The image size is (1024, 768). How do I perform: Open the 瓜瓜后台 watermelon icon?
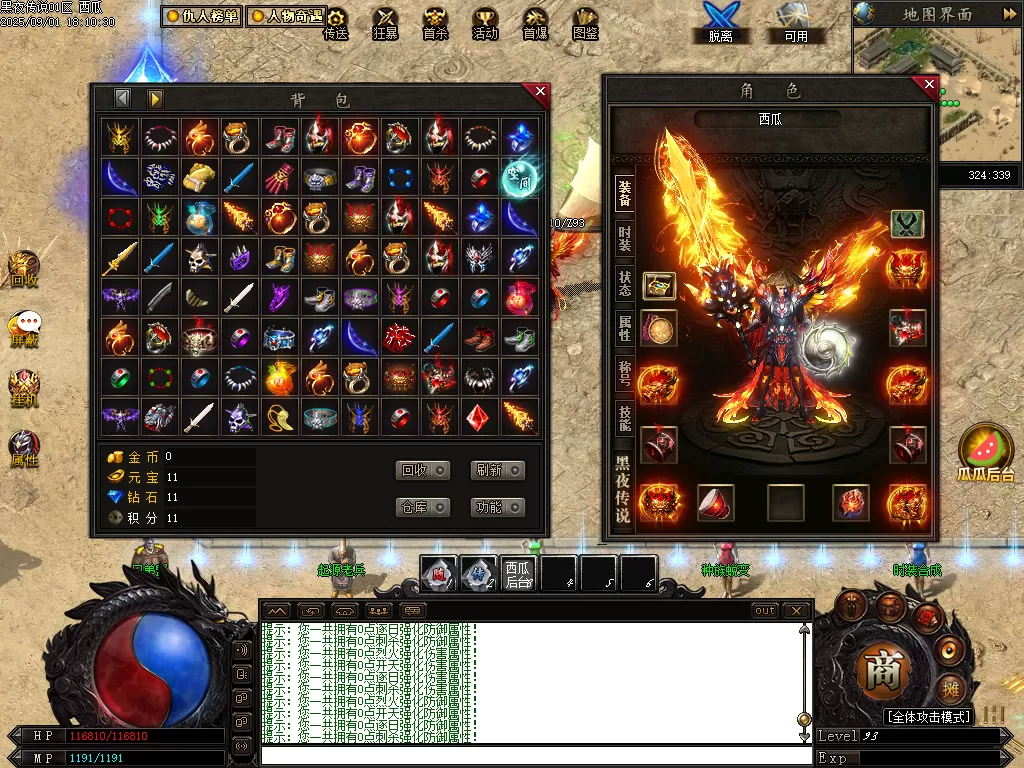point(985,452)
